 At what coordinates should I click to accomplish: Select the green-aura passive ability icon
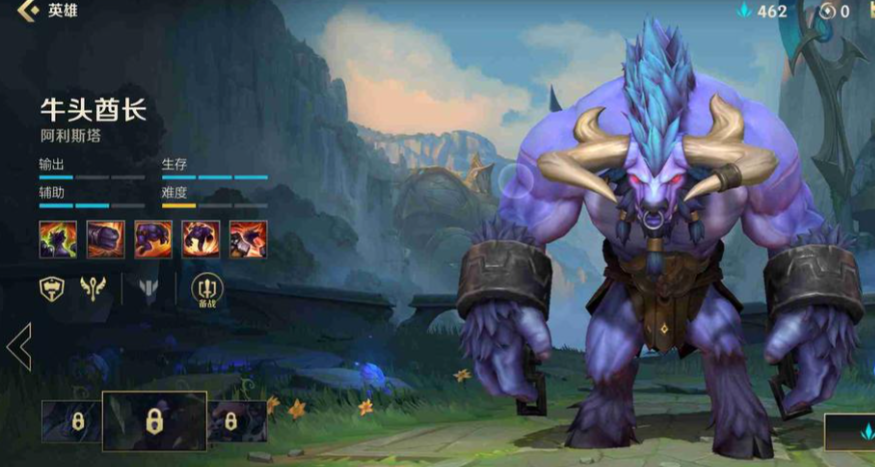pos(58,239)
